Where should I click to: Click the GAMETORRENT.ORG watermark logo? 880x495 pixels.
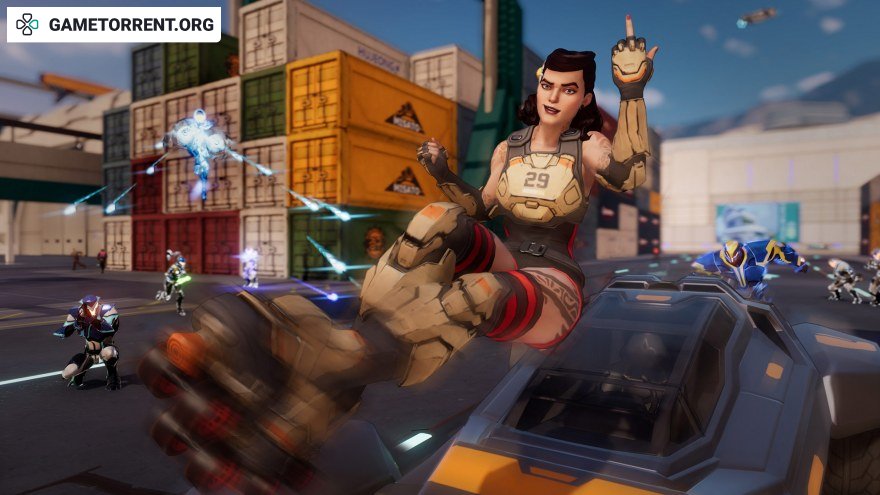click(x=114, y=24)
